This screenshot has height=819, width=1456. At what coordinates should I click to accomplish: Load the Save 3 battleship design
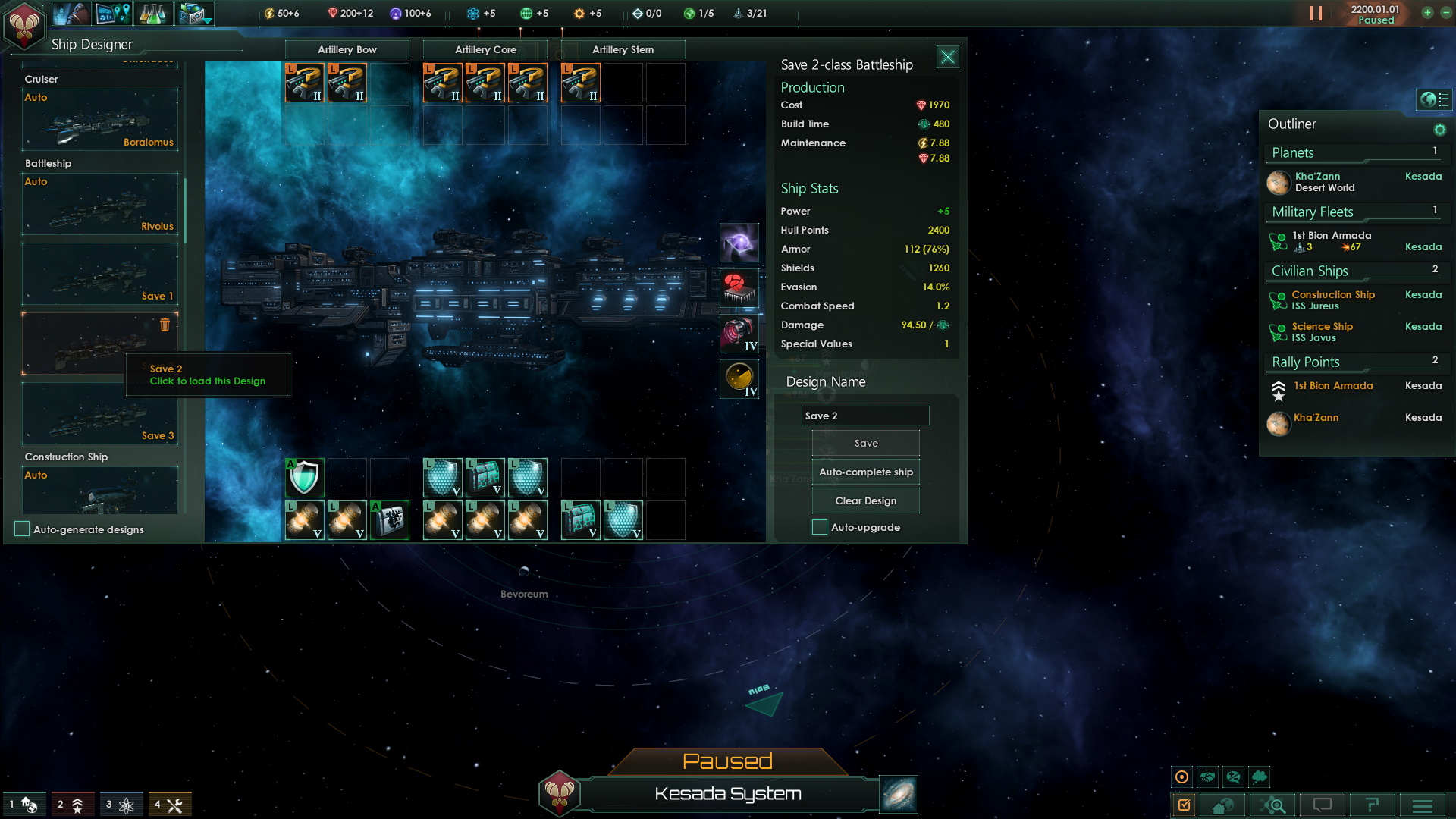coord(100,414)
